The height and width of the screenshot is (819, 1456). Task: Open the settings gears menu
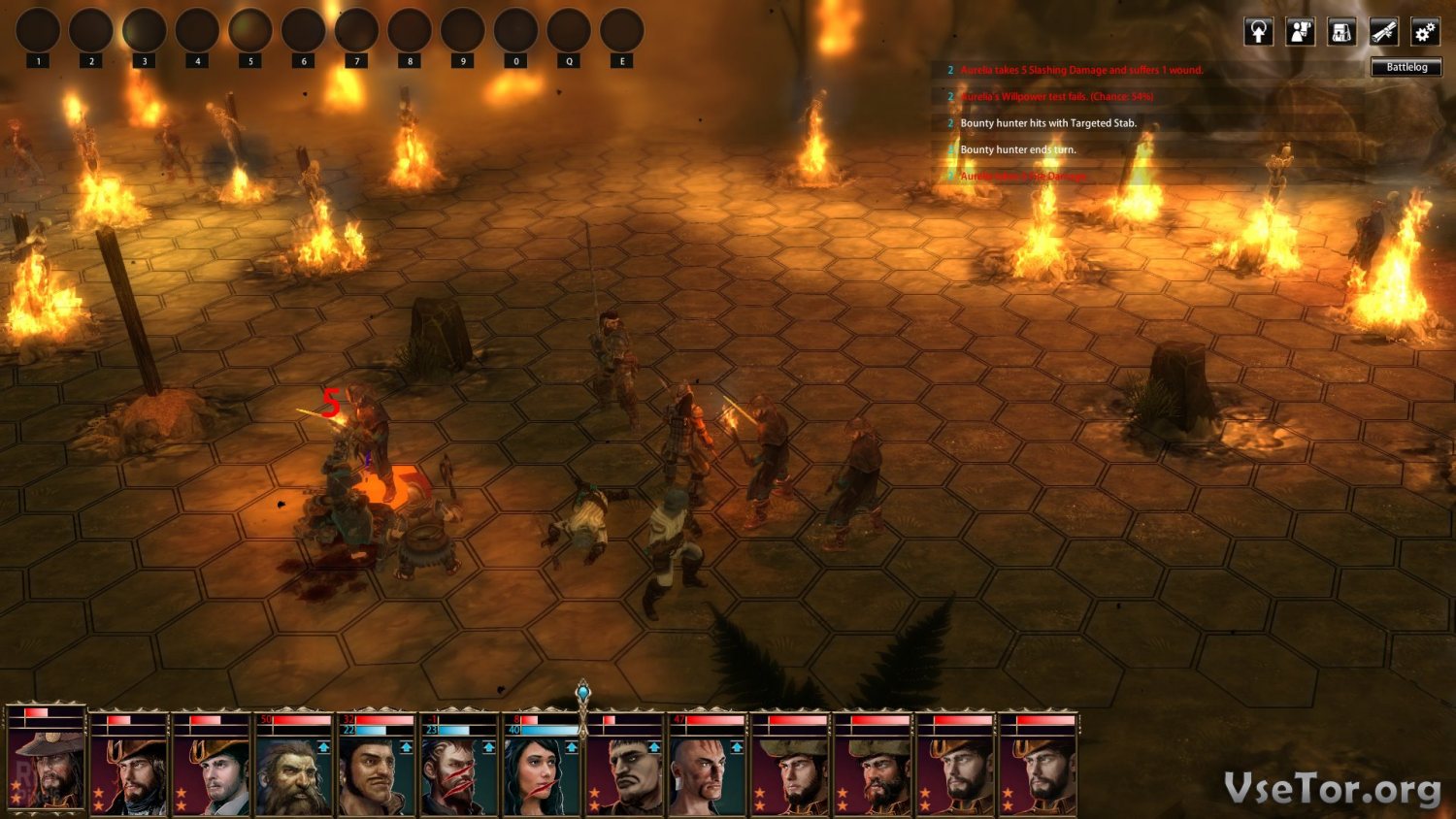click(1425, 32)
